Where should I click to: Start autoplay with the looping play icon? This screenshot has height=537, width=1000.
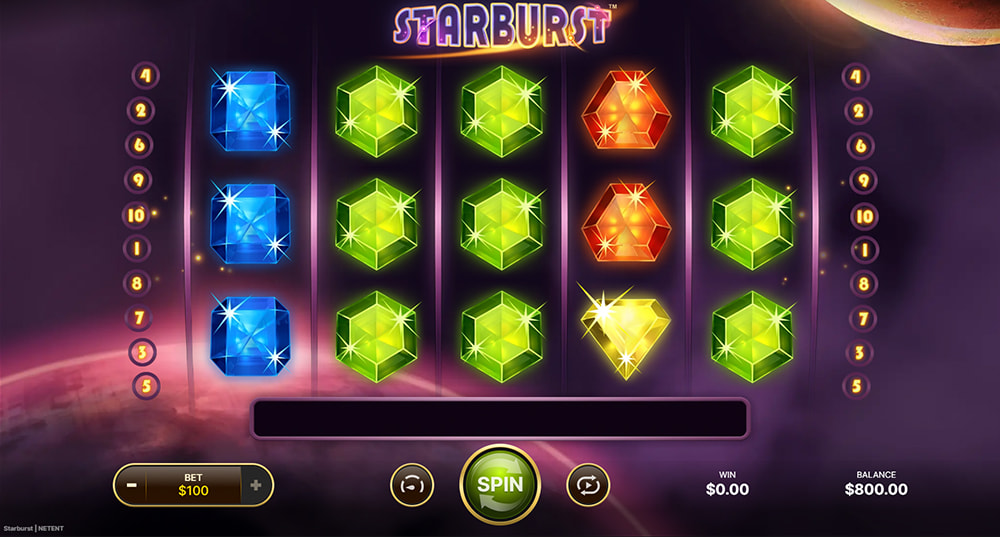[x=587, y=484]
